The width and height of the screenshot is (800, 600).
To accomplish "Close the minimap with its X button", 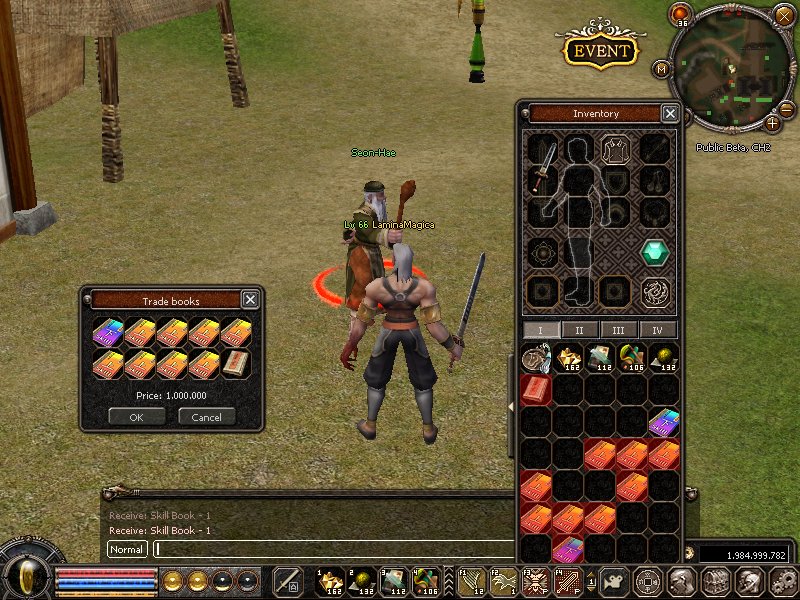I will point(784,15).
